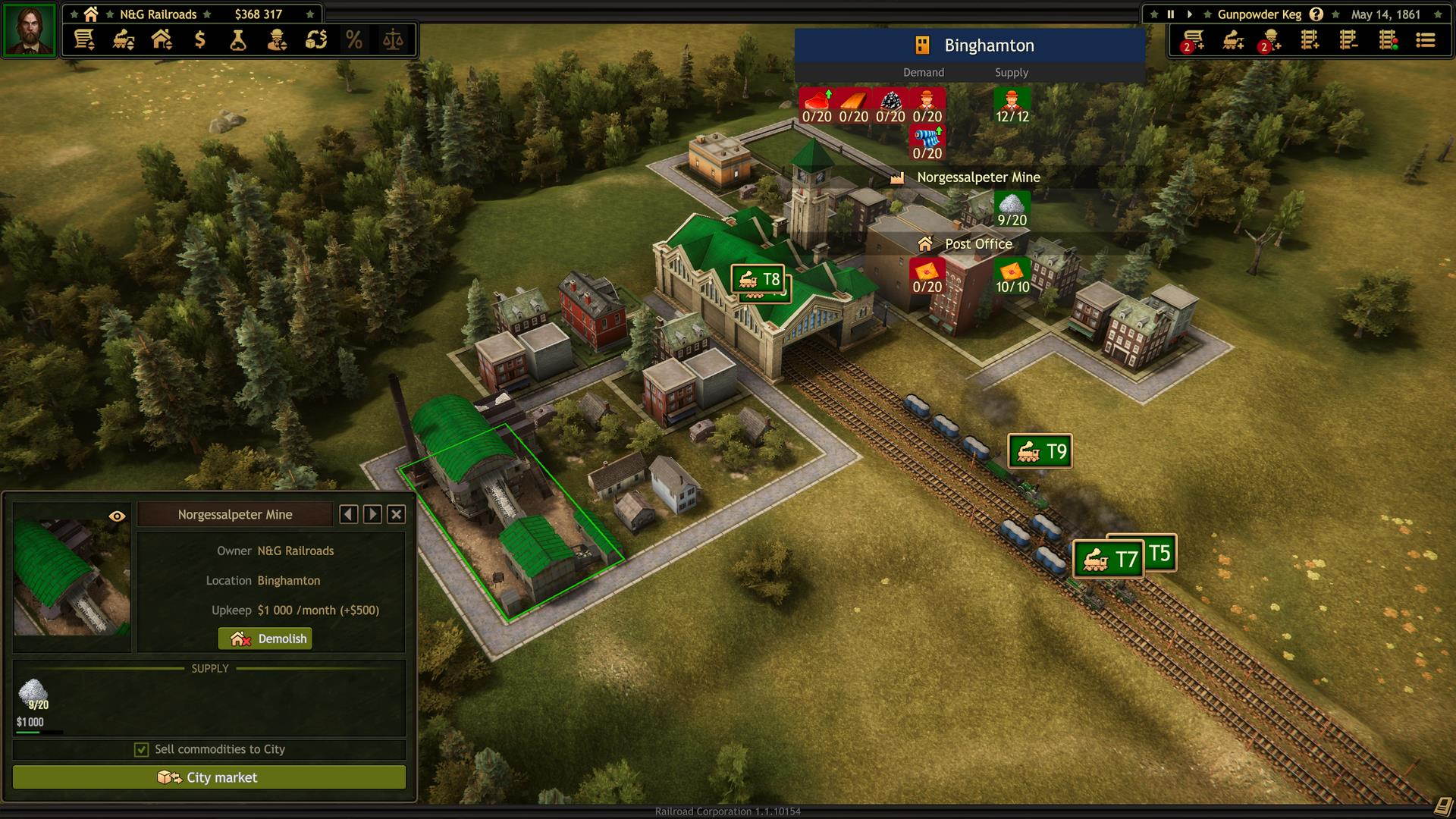Select the Demand column header in Binghamton panel
Viewport: 1456px width, 819px height.
click(x=922, y=72)
